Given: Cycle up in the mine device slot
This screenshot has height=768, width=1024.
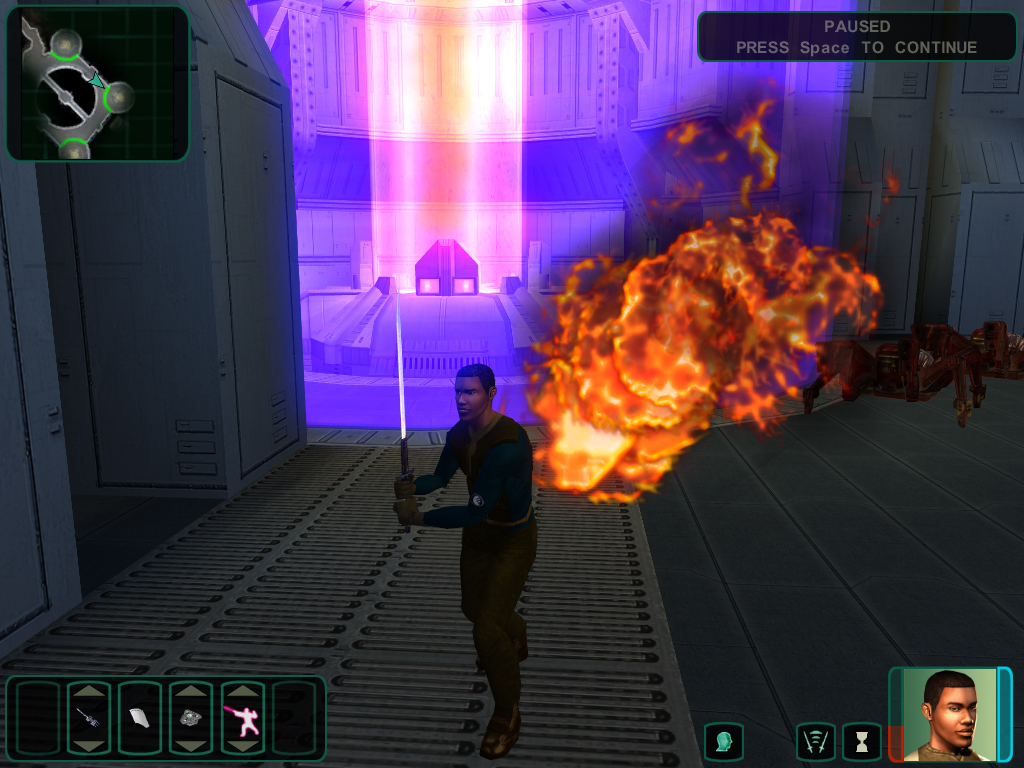Looking at the screenshot, I should pyautogui.click(x=190, y=690).
